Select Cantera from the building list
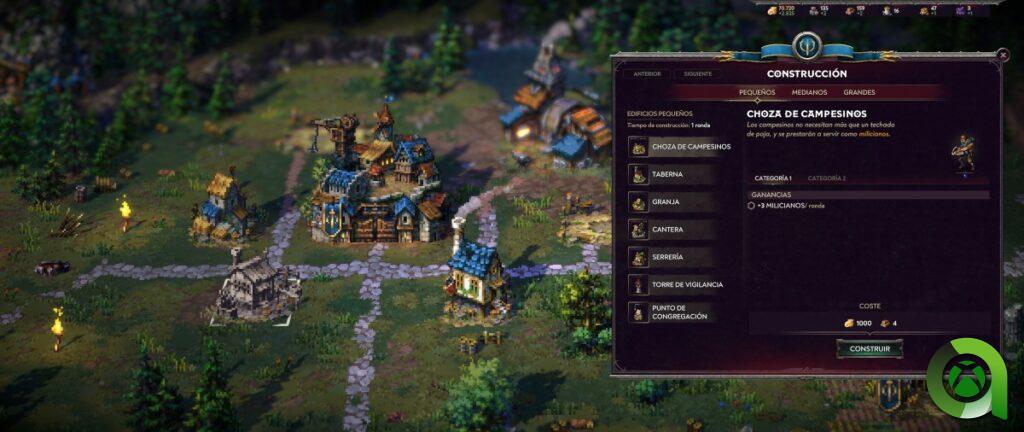Screen dimensions: 1024x432 (682, 229)
